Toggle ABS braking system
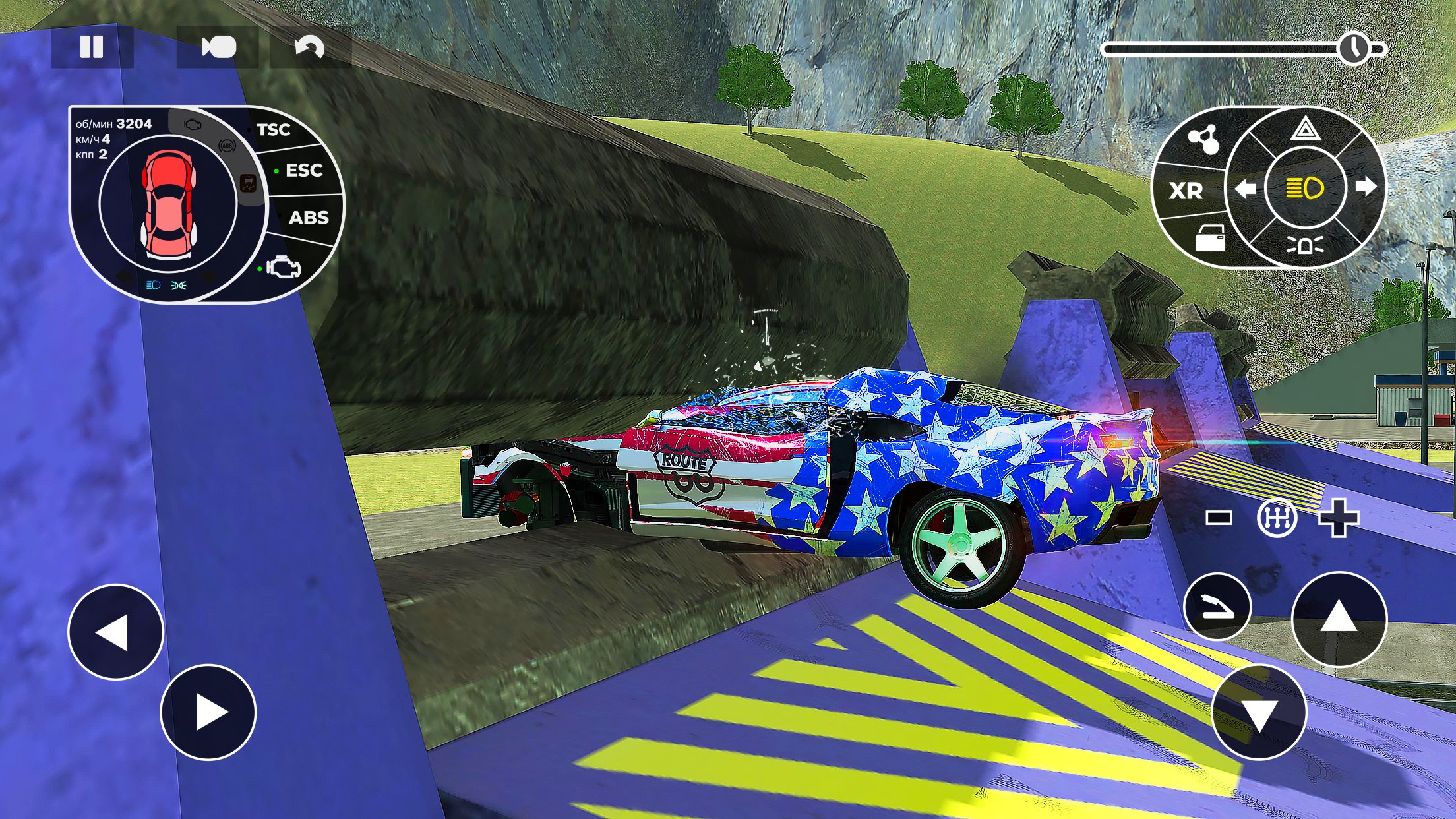 311,218
